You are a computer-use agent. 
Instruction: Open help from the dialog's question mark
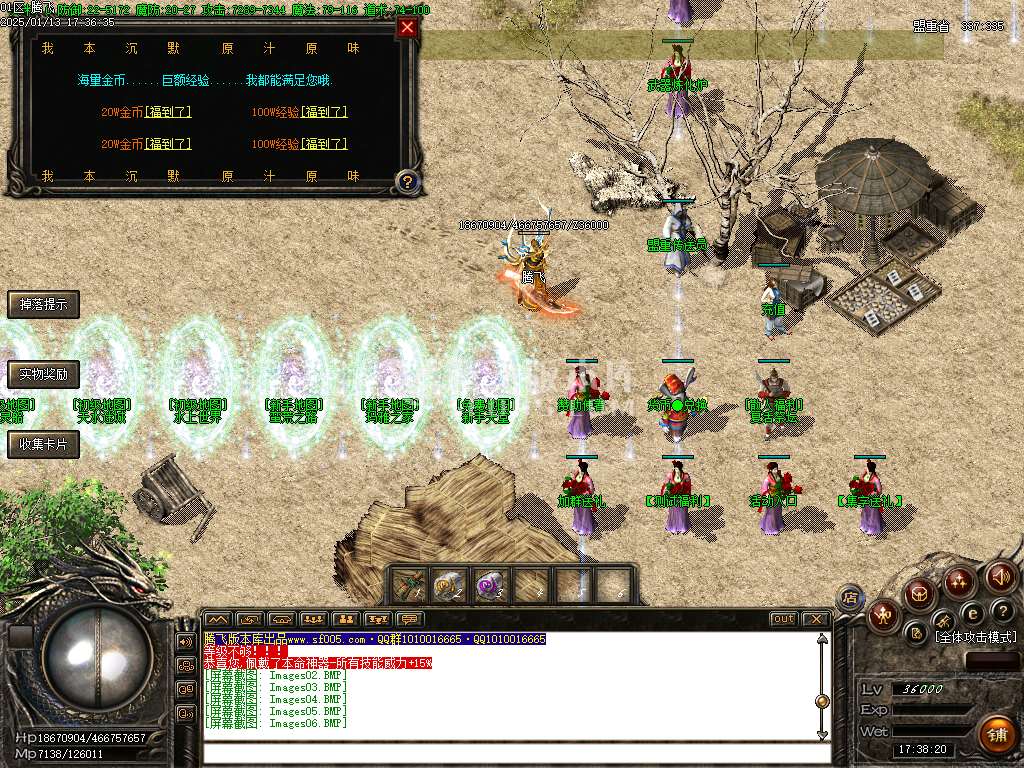pos(406,181)
